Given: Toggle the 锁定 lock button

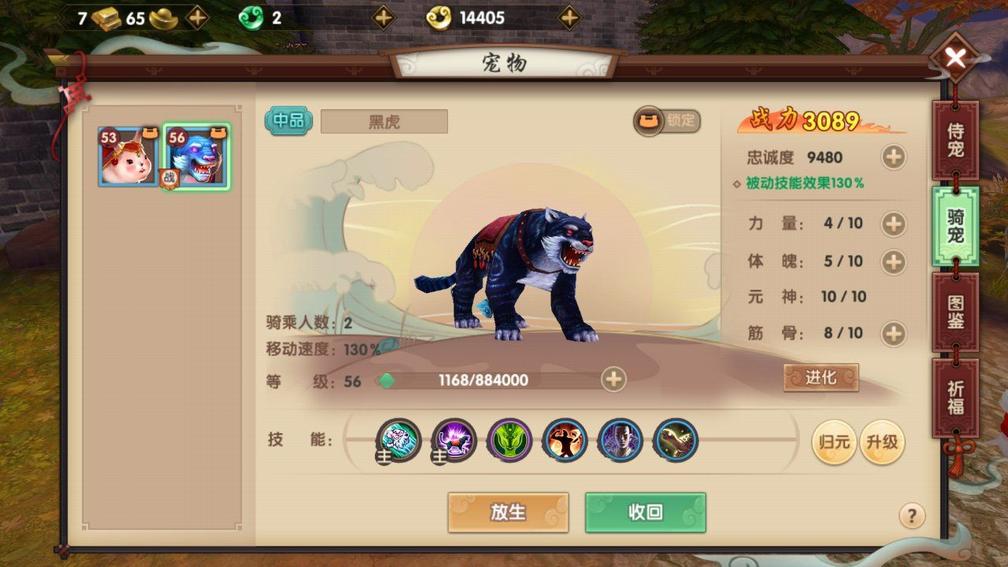Looking at the screenshot, I should click(x=667, y=121).
